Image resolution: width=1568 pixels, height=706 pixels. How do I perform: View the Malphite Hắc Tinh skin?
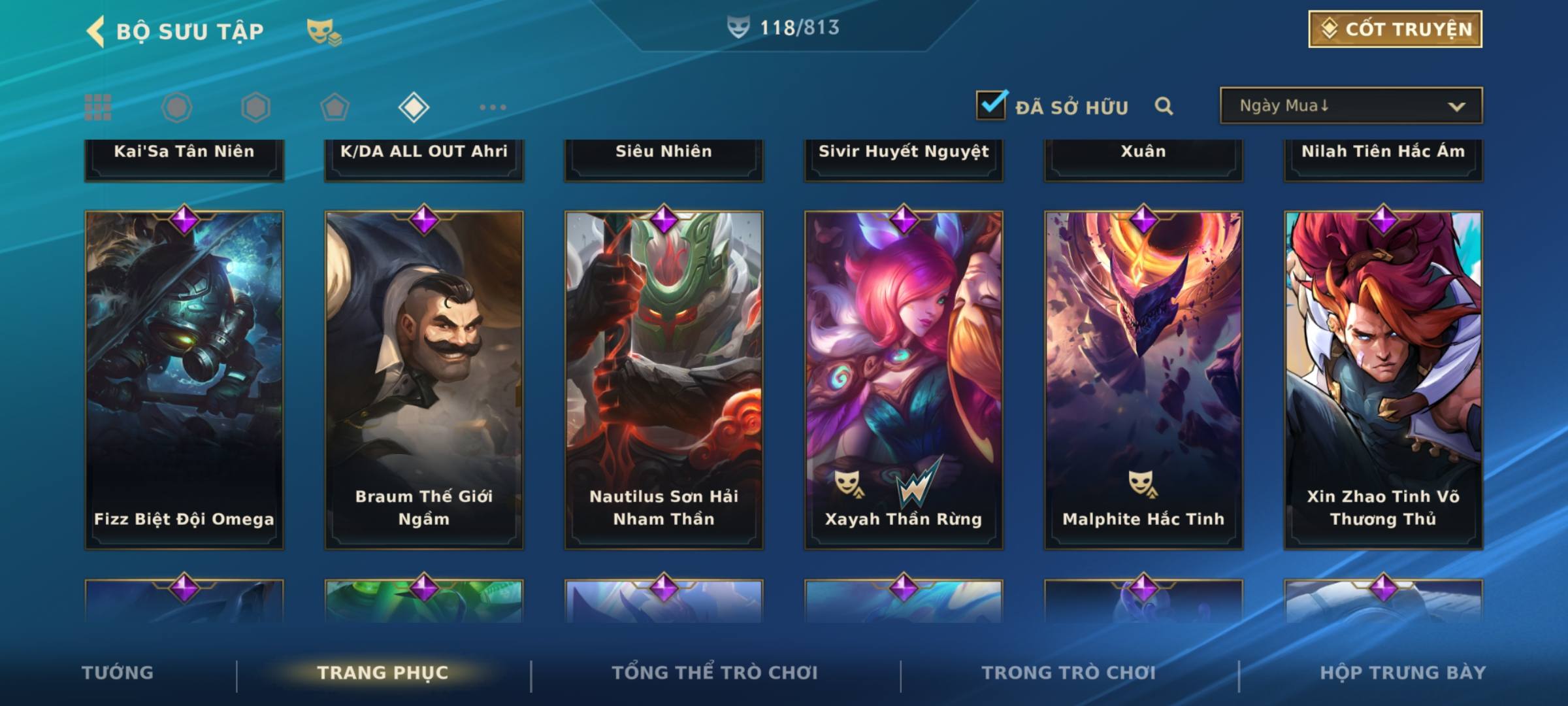(1143, 379)
